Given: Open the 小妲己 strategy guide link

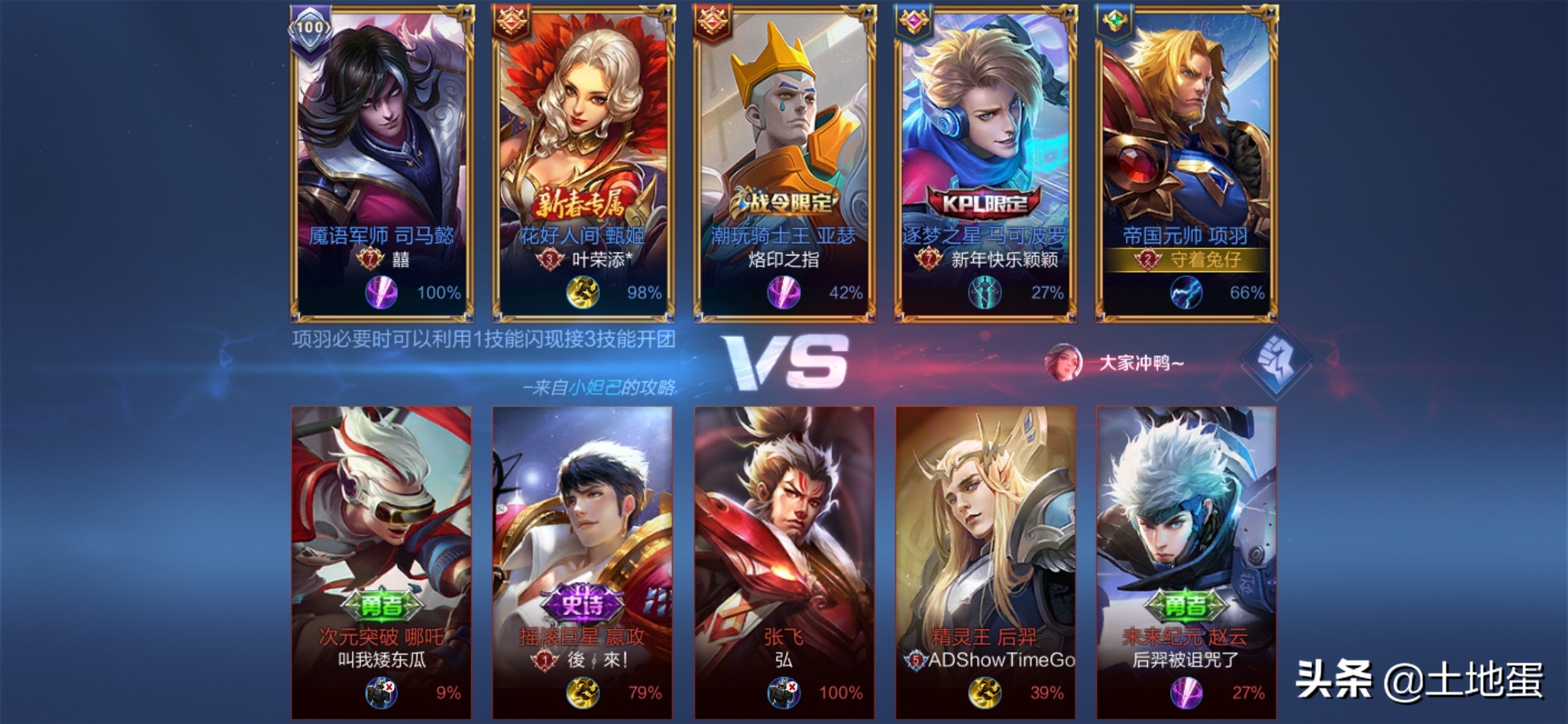Looking at the screenshot, I should click(594, 387).
